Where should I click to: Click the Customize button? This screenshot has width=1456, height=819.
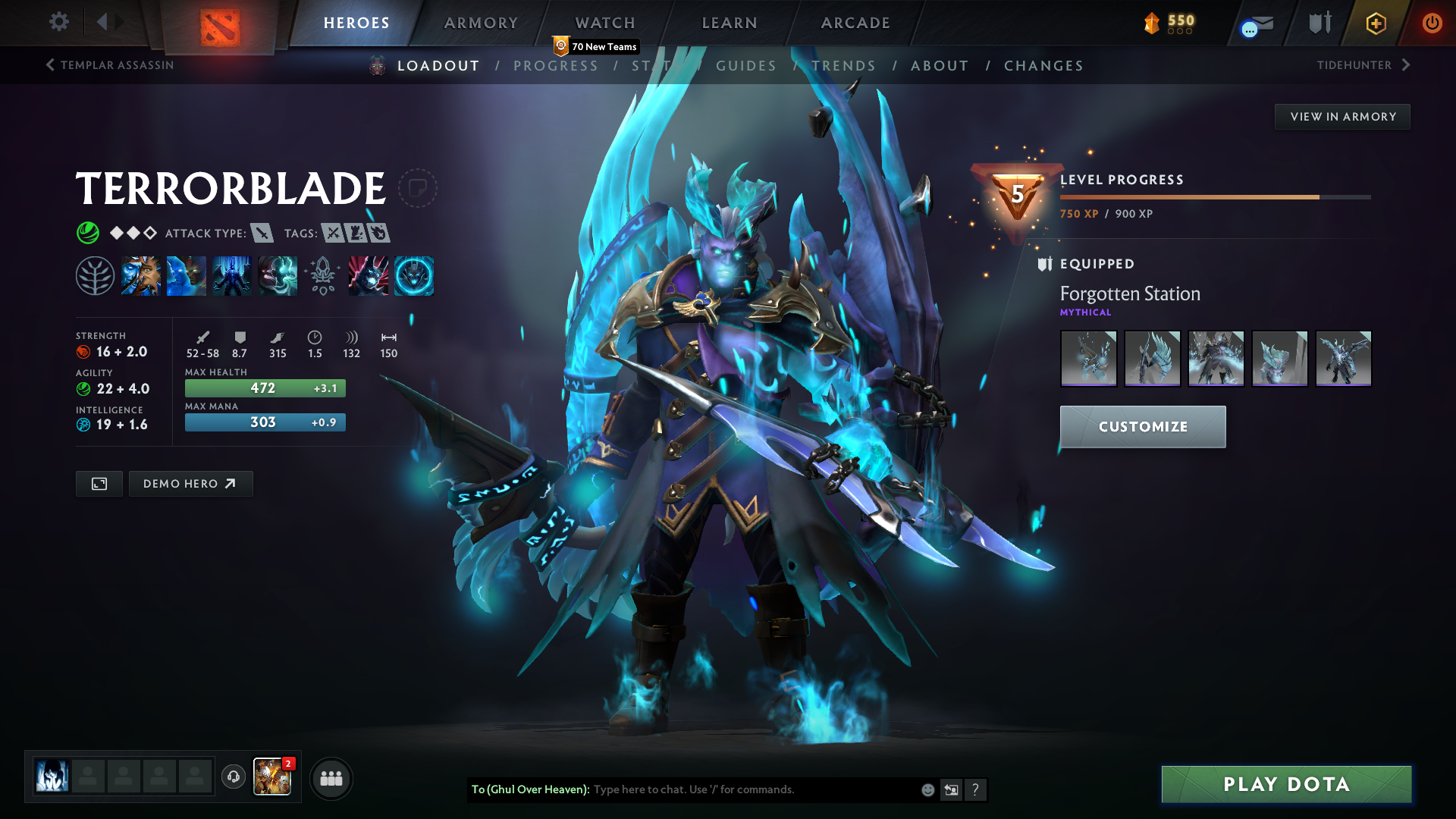tap(1142, 426)
